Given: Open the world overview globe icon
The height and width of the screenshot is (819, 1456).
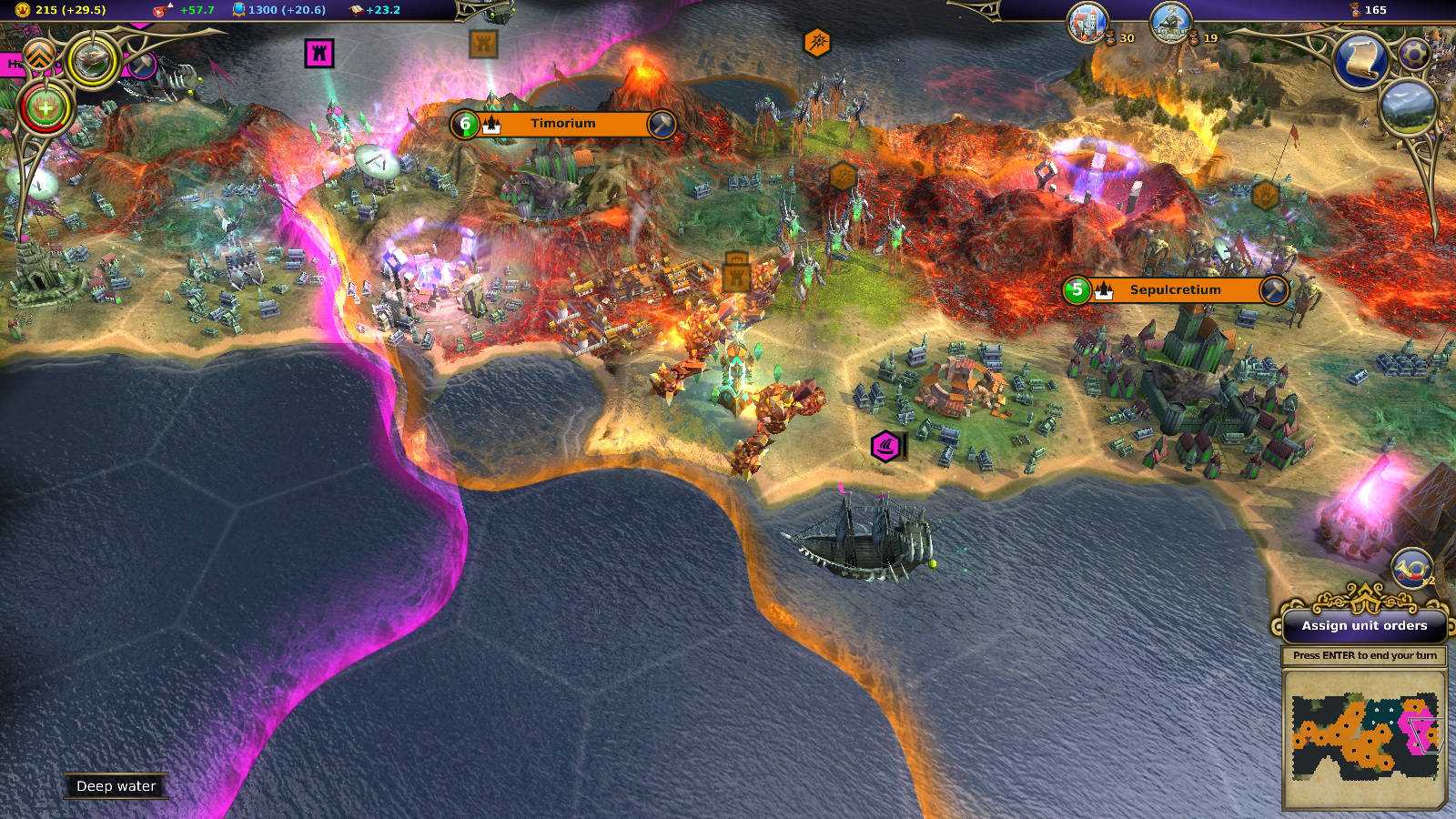Looking at the screenshot, I should (x=1409, y=103).
